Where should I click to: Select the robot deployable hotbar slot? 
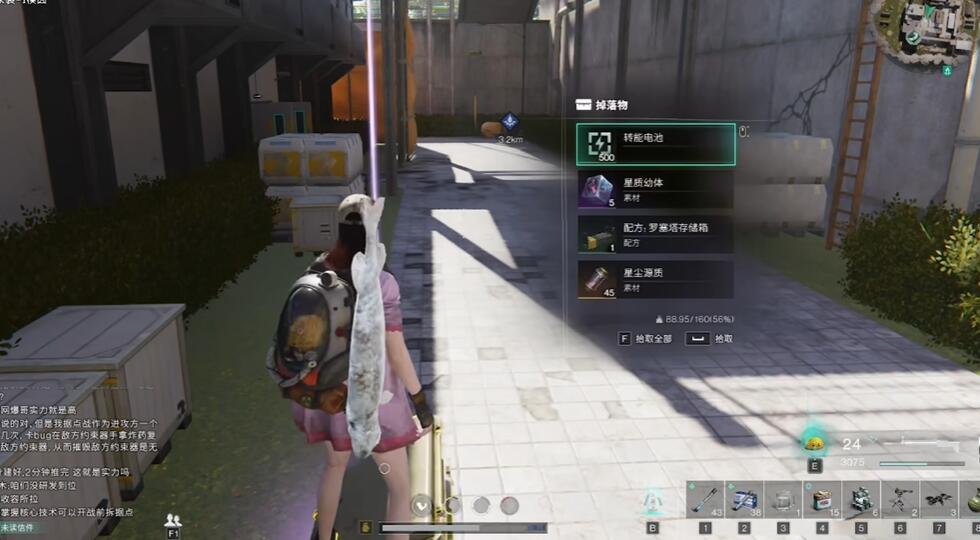tap(861, 498)
